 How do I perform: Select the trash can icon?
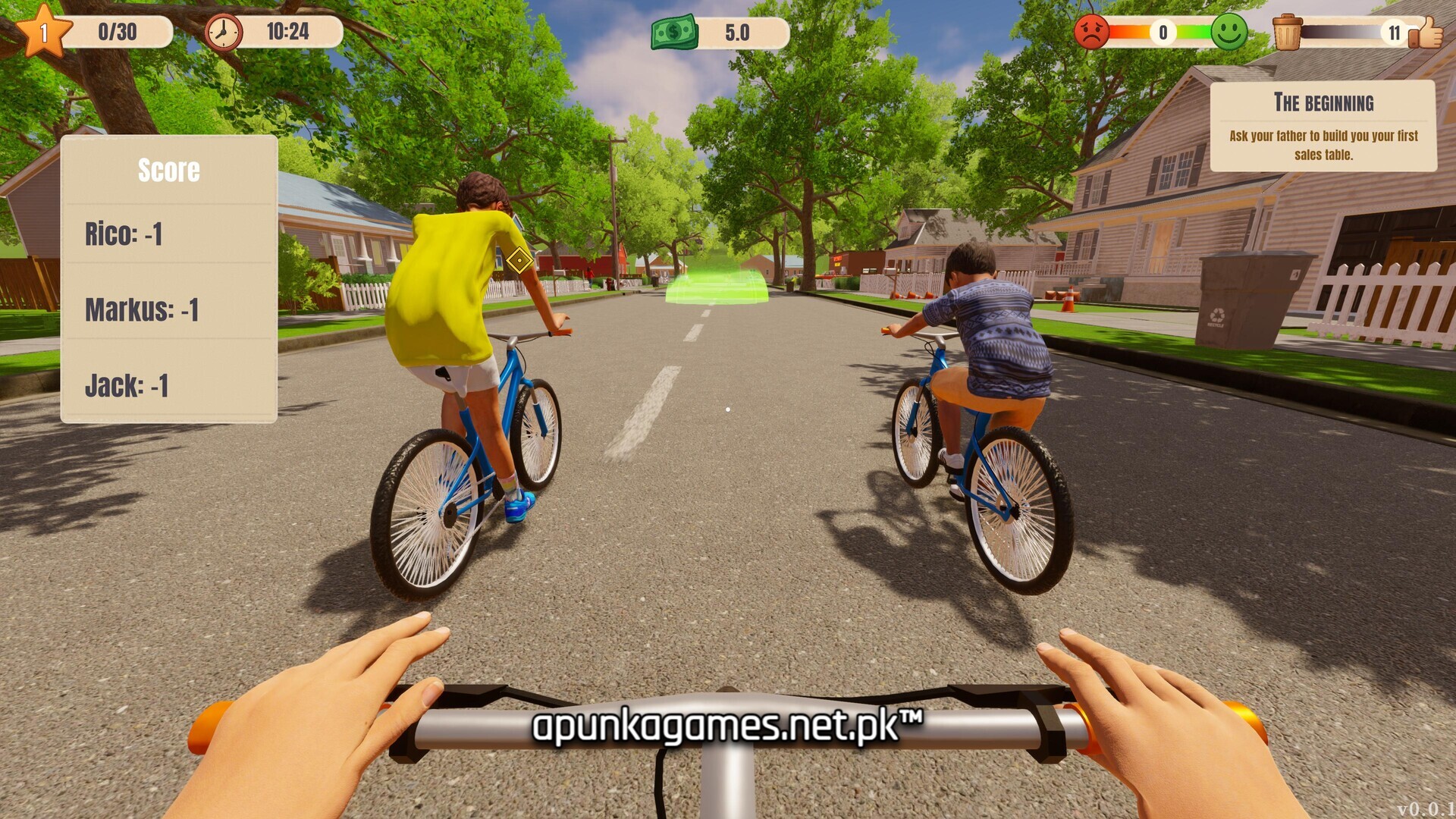click(x=1287, y=32)
